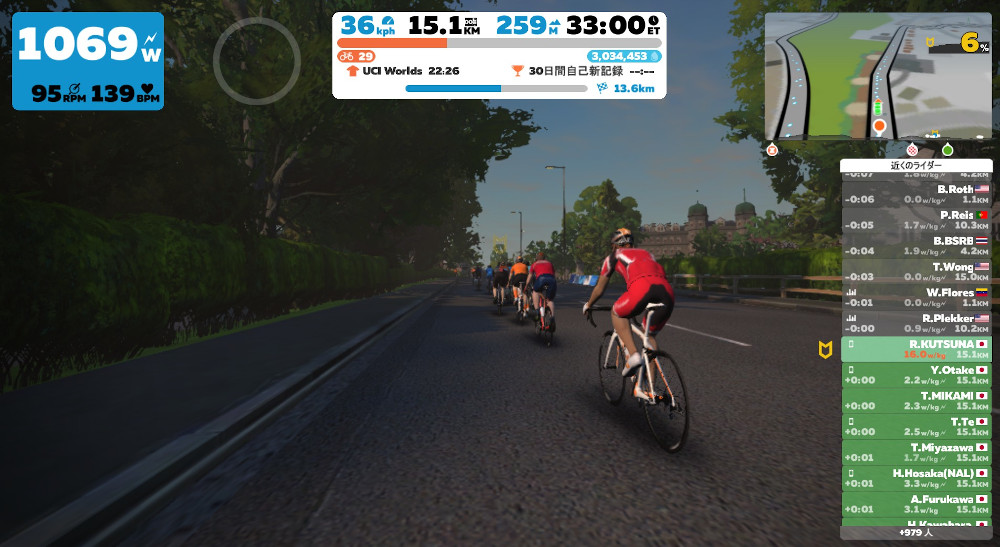
Task: Select H.Hosaka(NAL) rider row
Action: click(916, 478)
